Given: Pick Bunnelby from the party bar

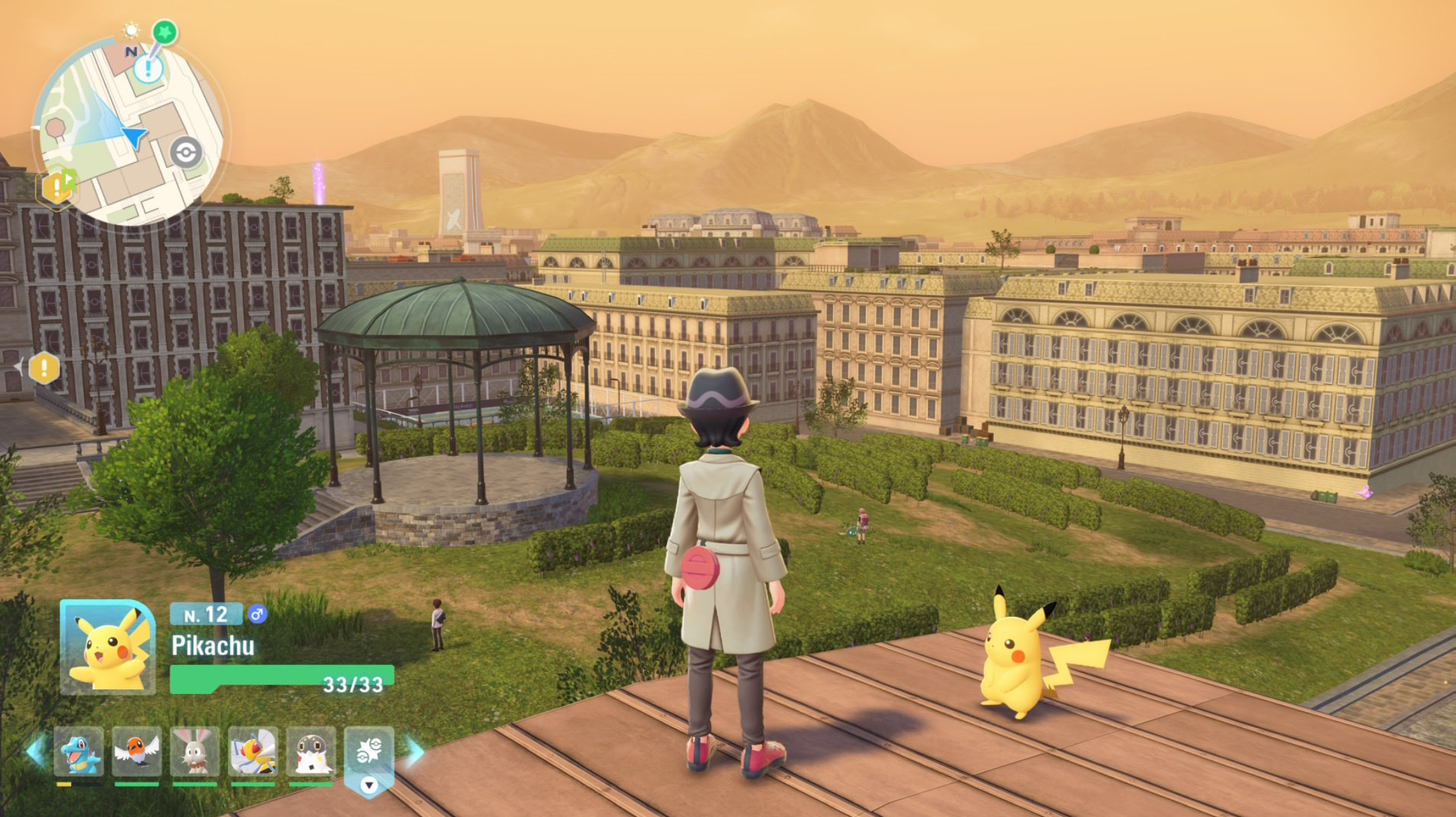Looking at the screenshot, I should [x=195, y=752].
